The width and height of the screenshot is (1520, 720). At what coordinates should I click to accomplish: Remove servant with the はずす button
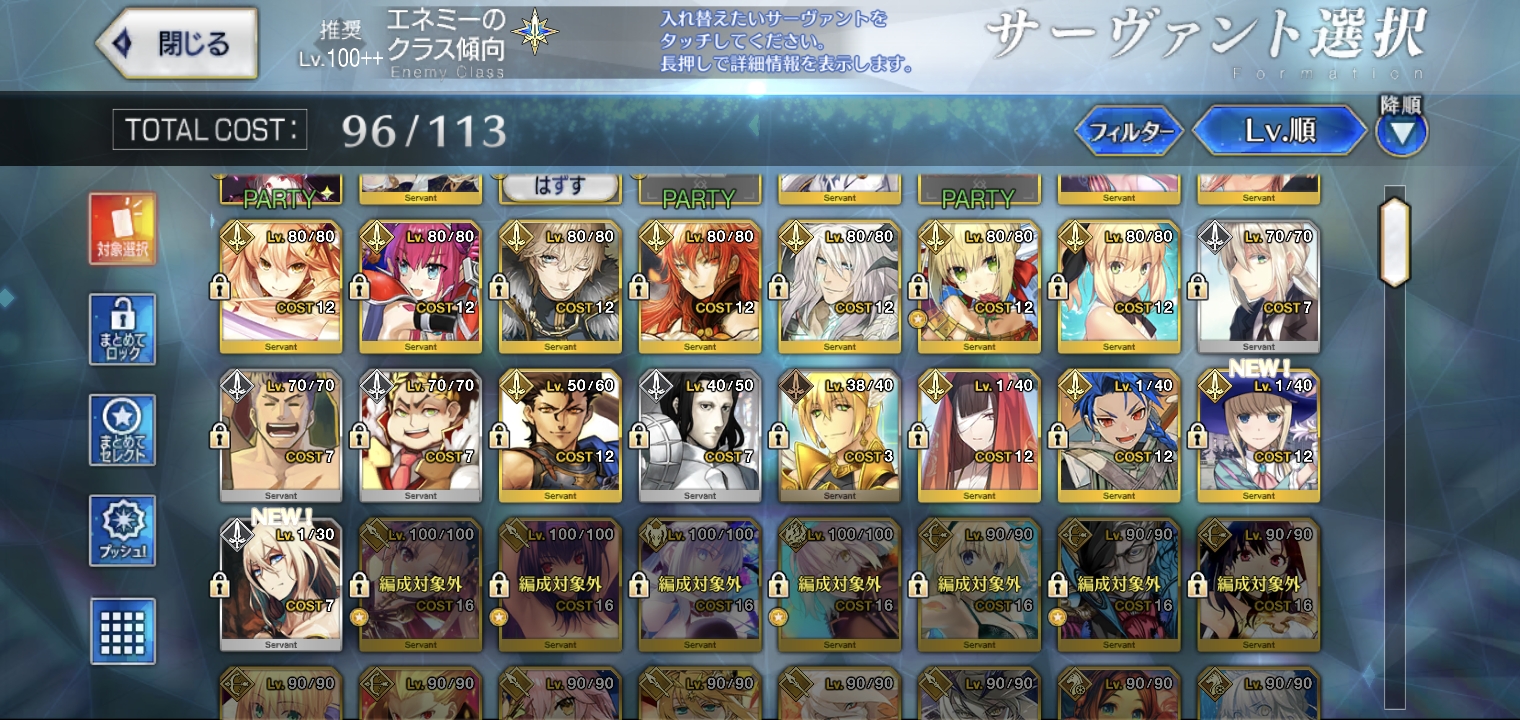point(559,187)
